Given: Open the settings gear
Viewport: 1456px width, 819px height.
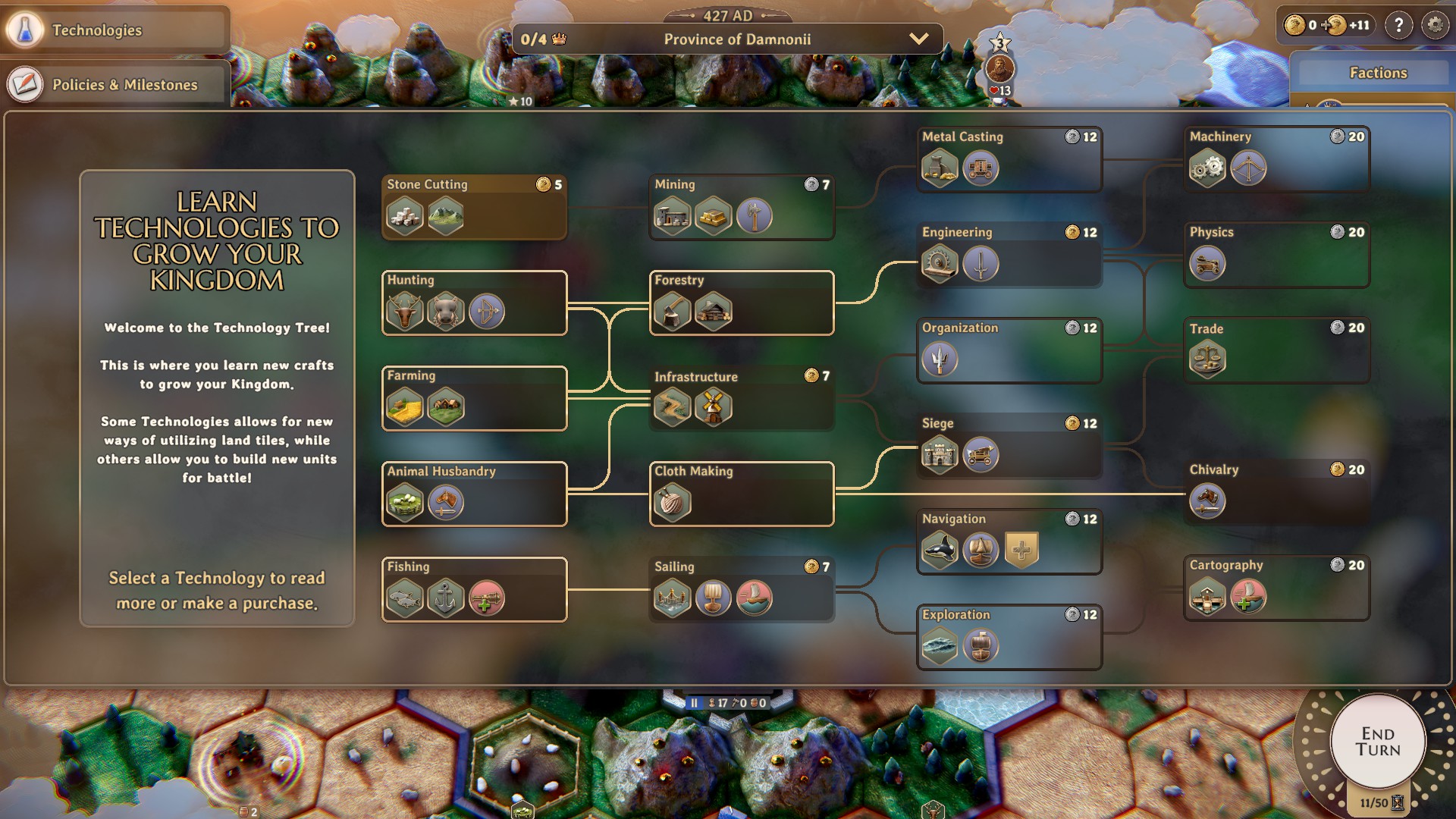Looking at the screenshot, I should pos(1435,26).
